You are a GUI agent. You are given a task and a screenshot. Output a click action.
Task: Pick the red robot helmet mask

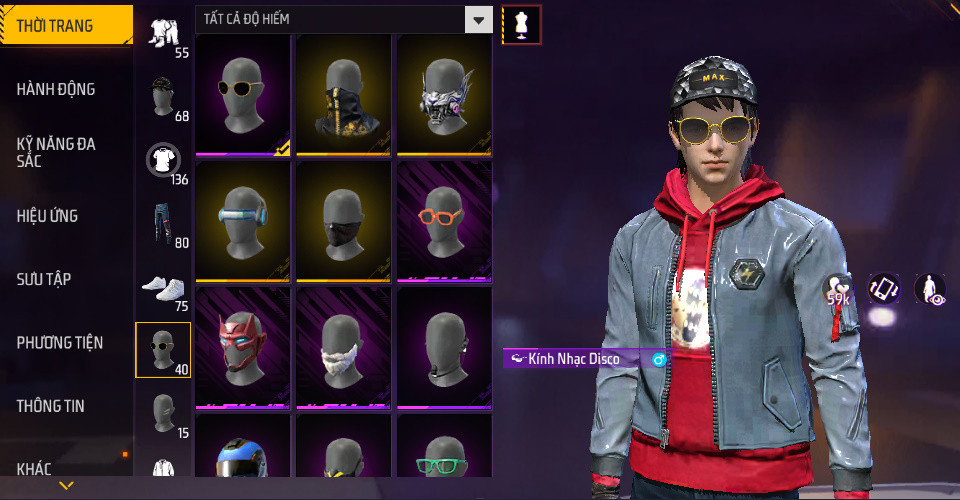[x=242, y=347]
